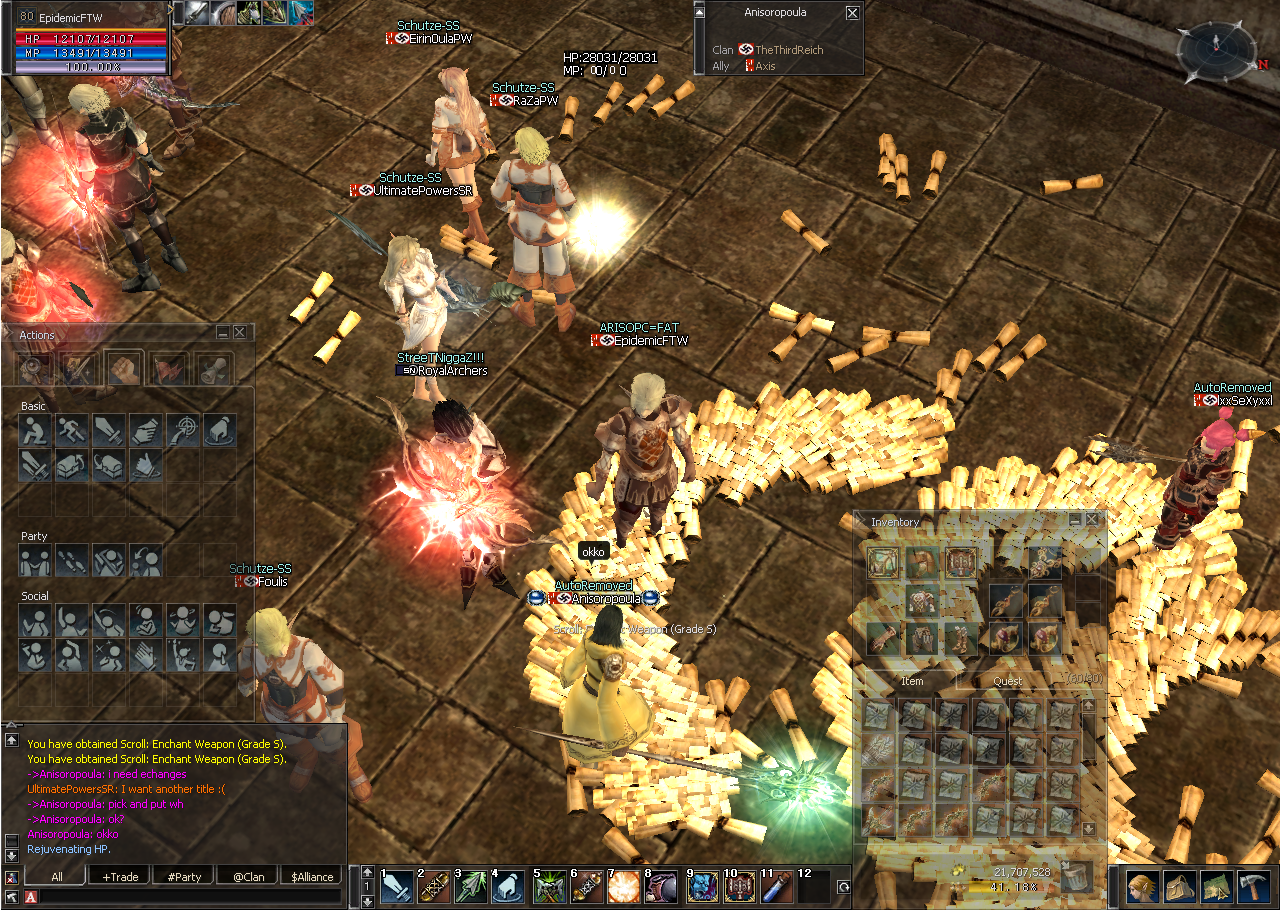Use the sword Attack basic action
Screen dimensions: 1280x910
coord(109,431)
